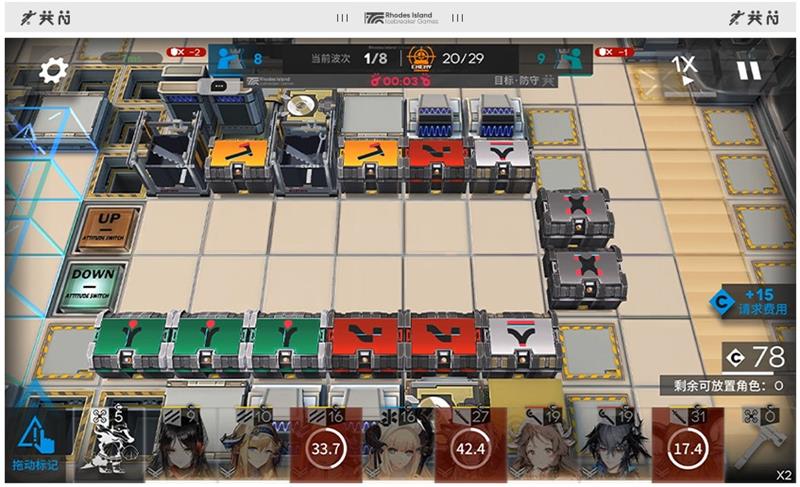Request +15 deployment cost

click(x=755, y=302)
